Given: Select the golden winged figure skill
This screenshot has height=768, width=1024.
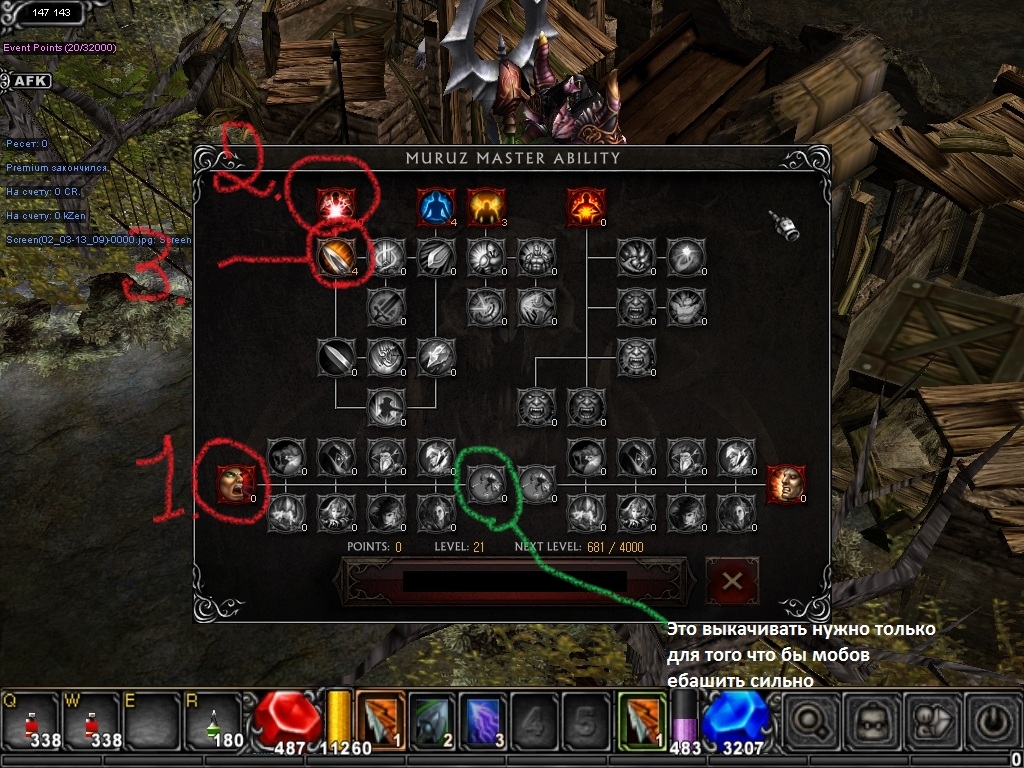Looking at the screenshot, I should pos(485,207).
